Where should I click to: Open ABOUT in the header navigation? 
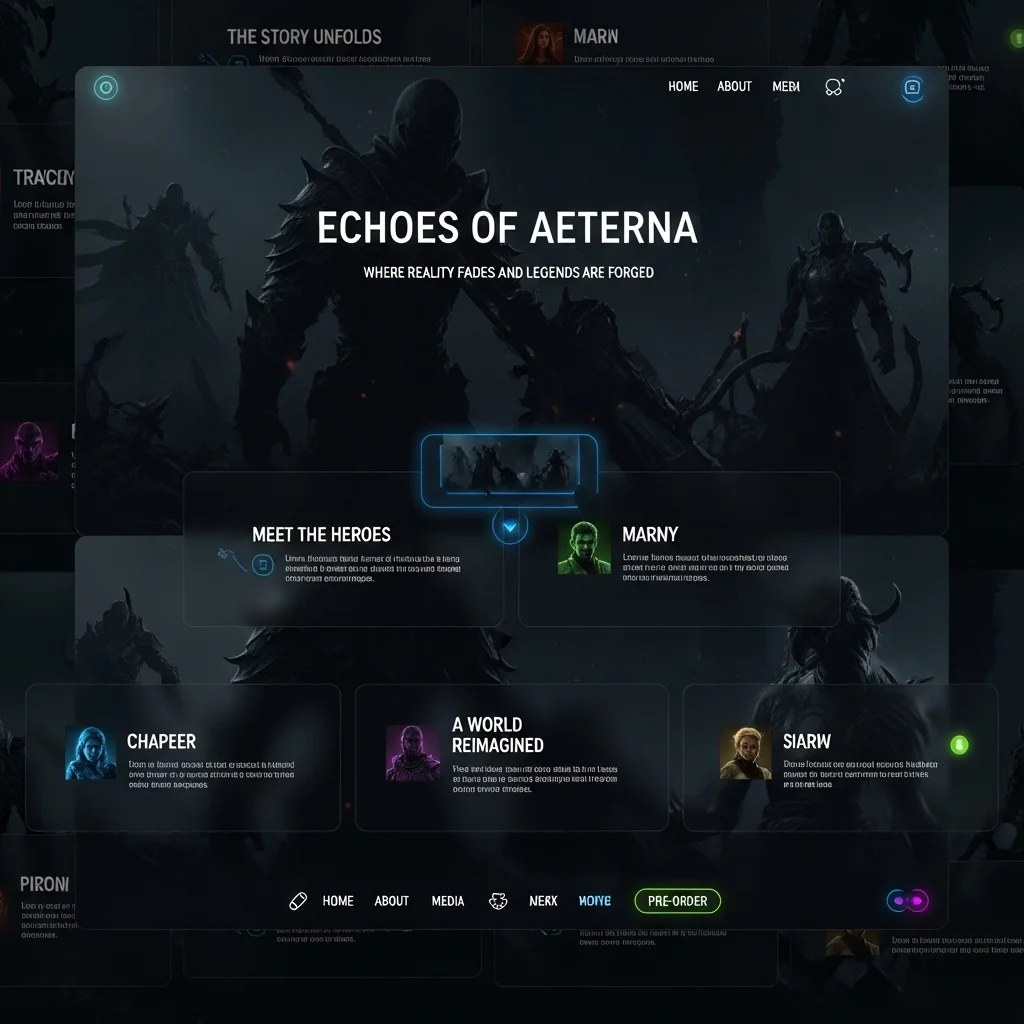pos(734,87)
